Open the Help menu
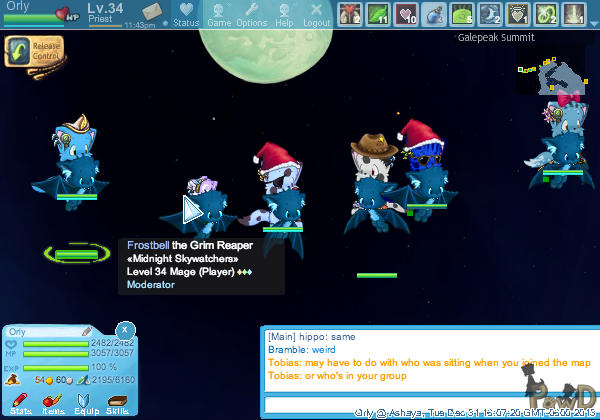 pos(284,14)
